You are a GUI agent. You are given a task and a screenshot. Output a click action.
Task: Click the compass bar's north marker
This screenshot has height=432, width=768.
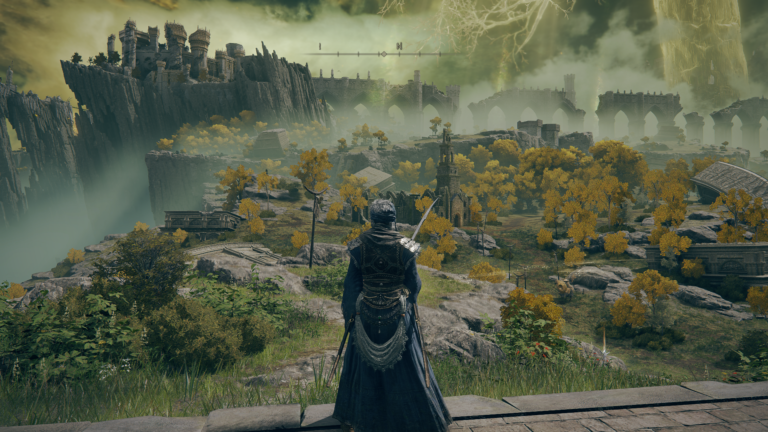399,46
